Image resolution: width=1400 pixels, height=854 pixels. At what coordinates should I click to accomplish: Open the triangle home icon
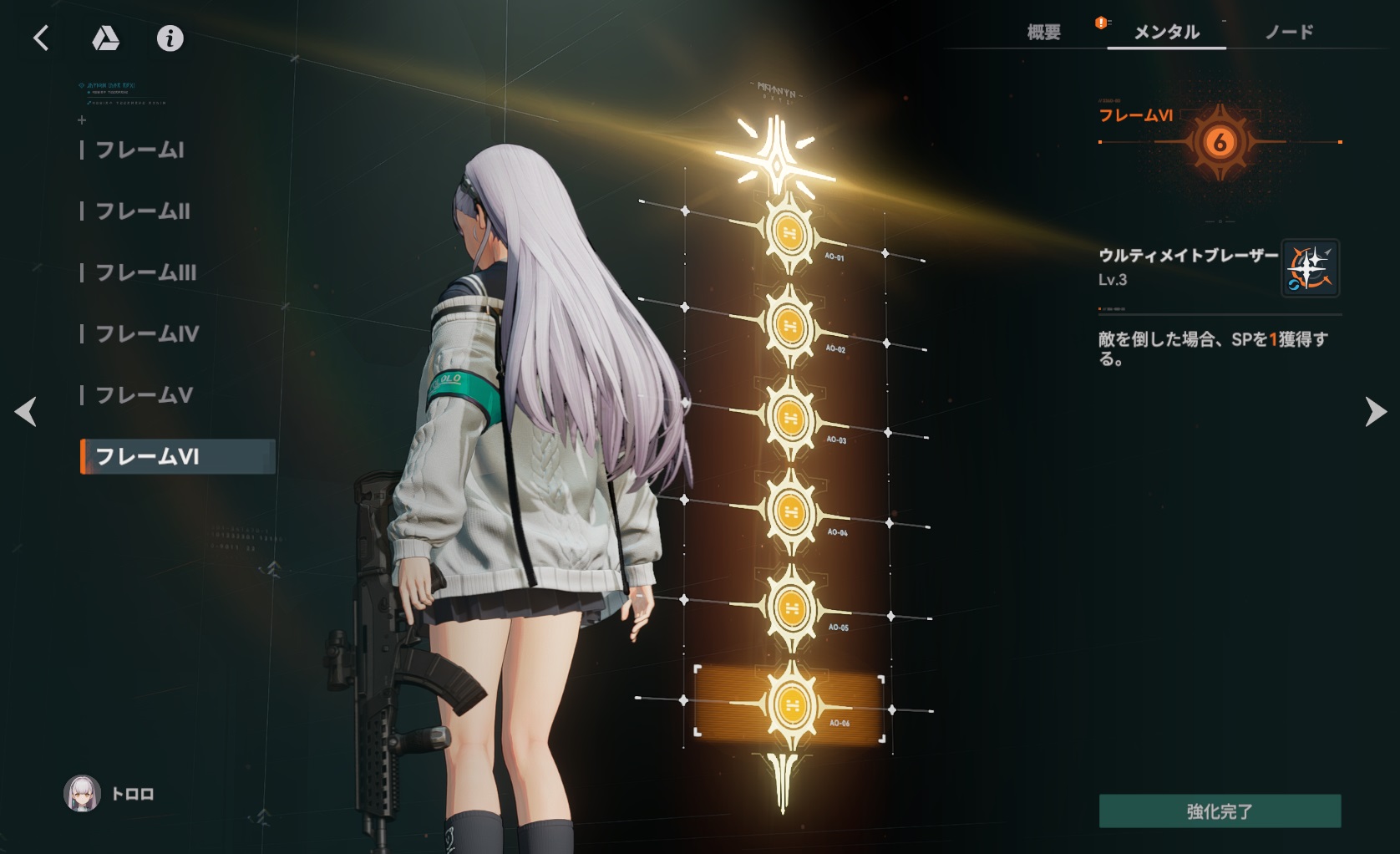pos(105,38)
